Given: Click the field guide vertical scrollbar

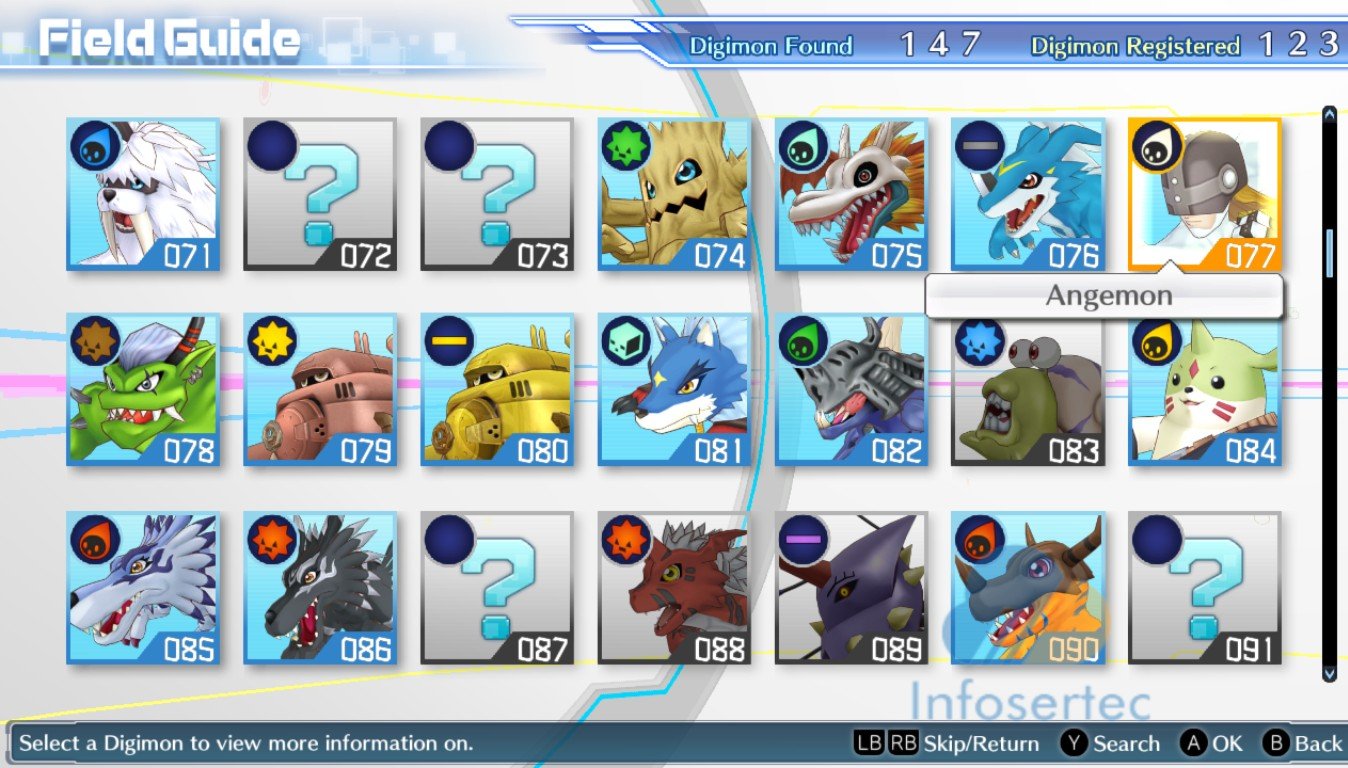Looking at the screenshot, I should point(1329,392).
